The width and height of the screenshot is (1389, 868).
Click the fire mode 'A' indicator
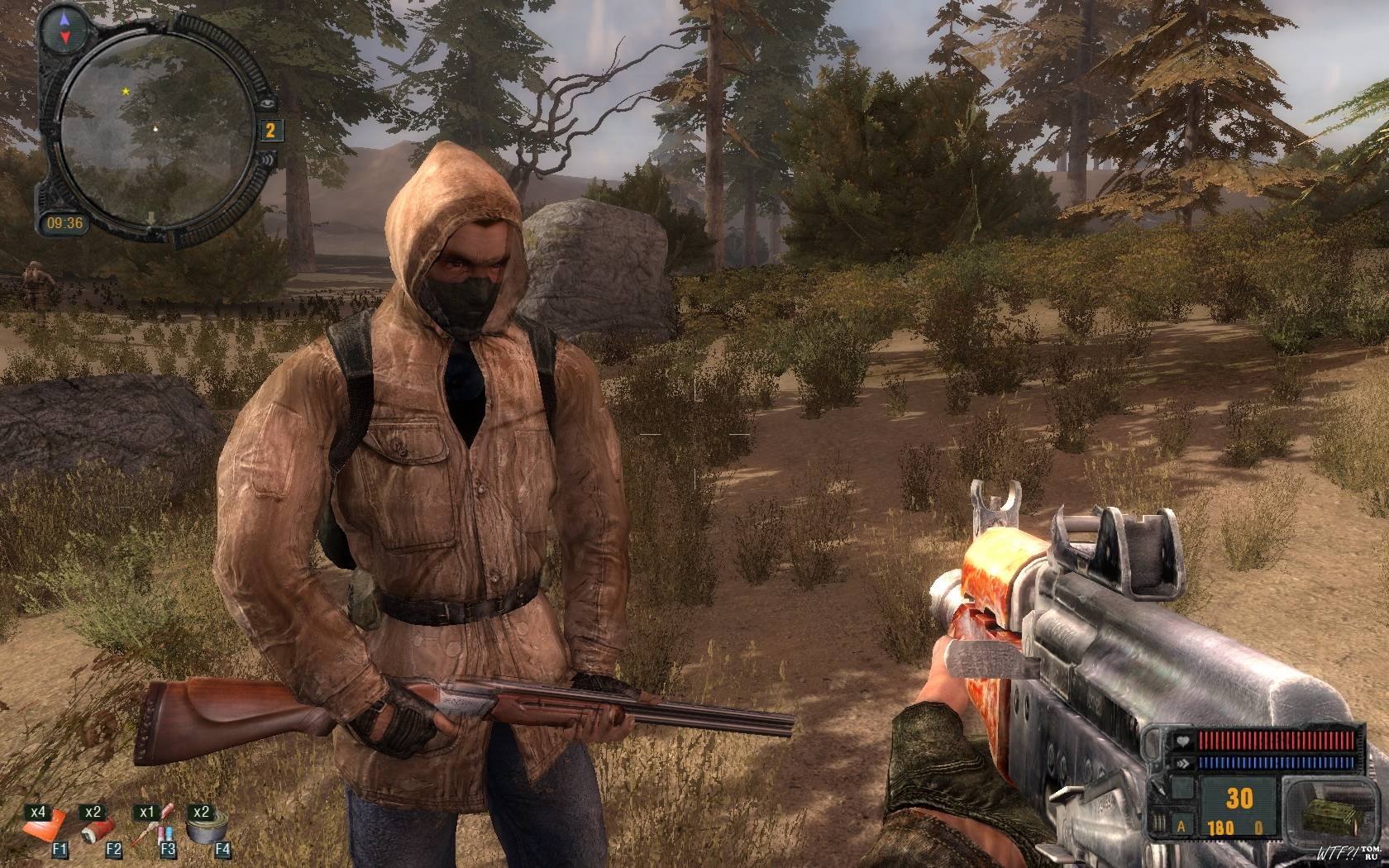click(x=1180, y=827)
